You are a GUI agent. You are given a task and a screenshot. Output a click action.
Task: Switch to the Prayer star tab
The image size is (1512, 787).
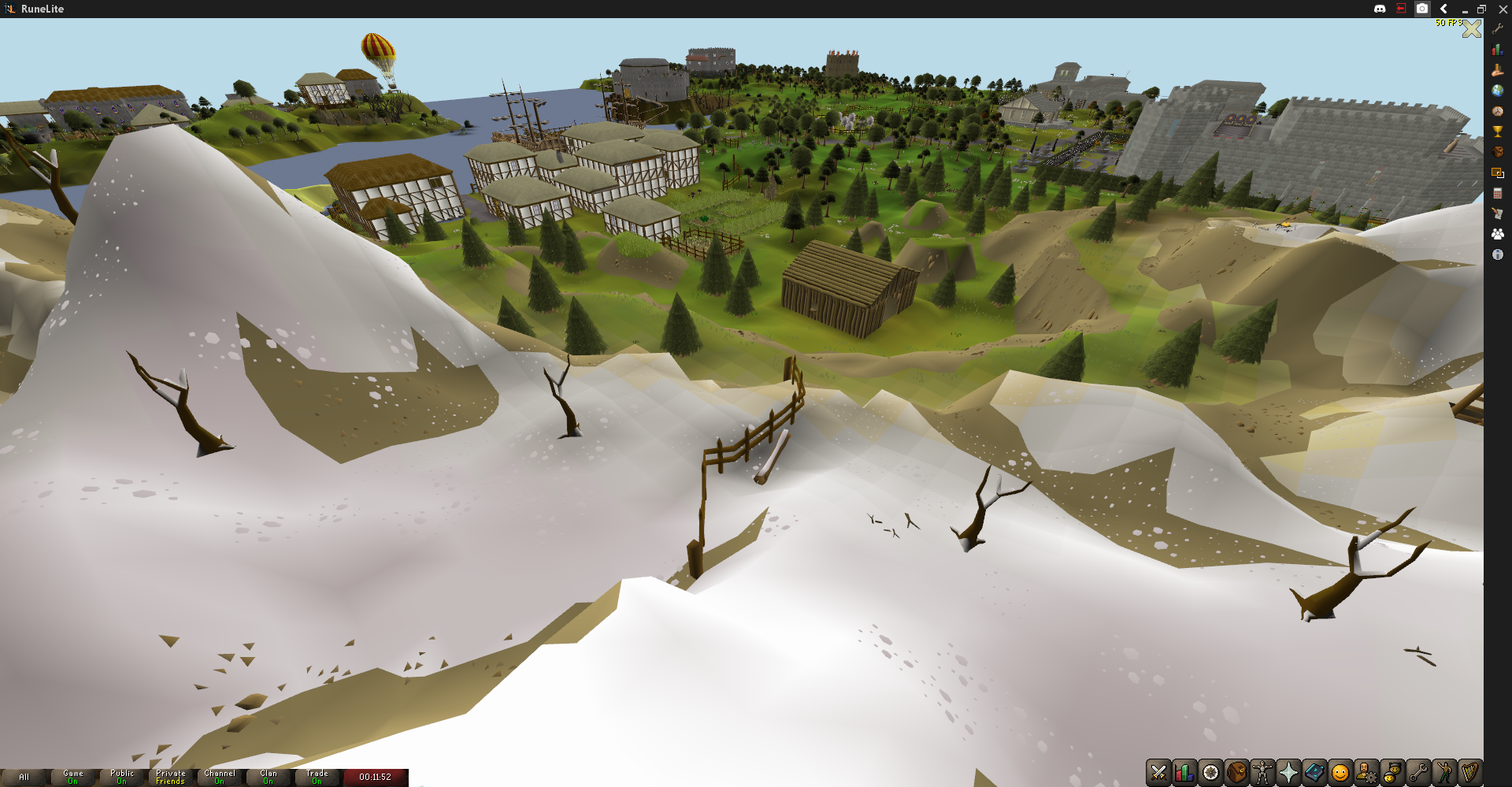[x=1288, y=773]
